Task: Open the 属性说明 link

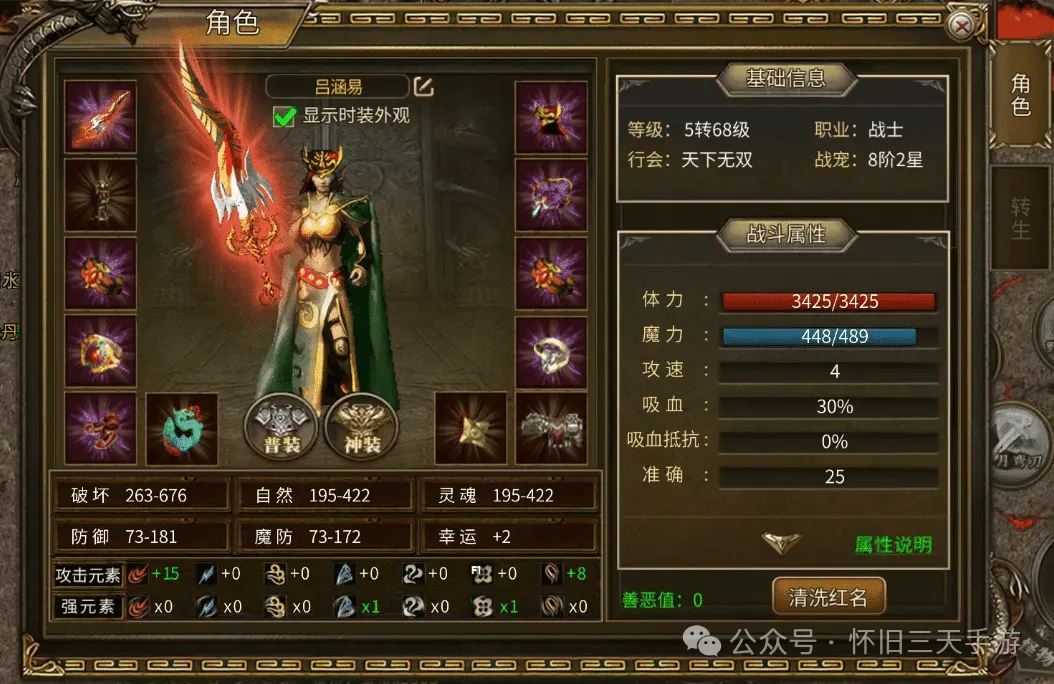Action: [893, 545]
